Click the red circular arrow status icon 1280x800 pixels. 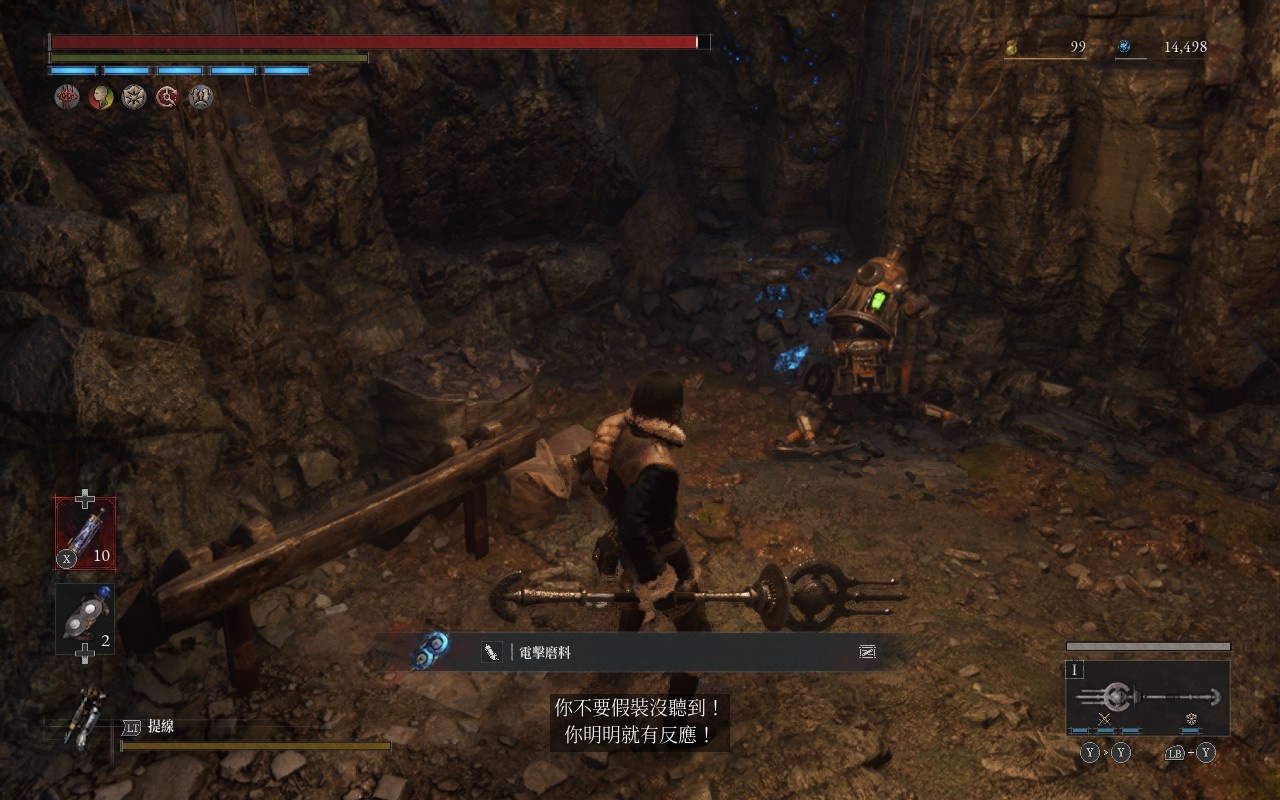tap(167, 97)
